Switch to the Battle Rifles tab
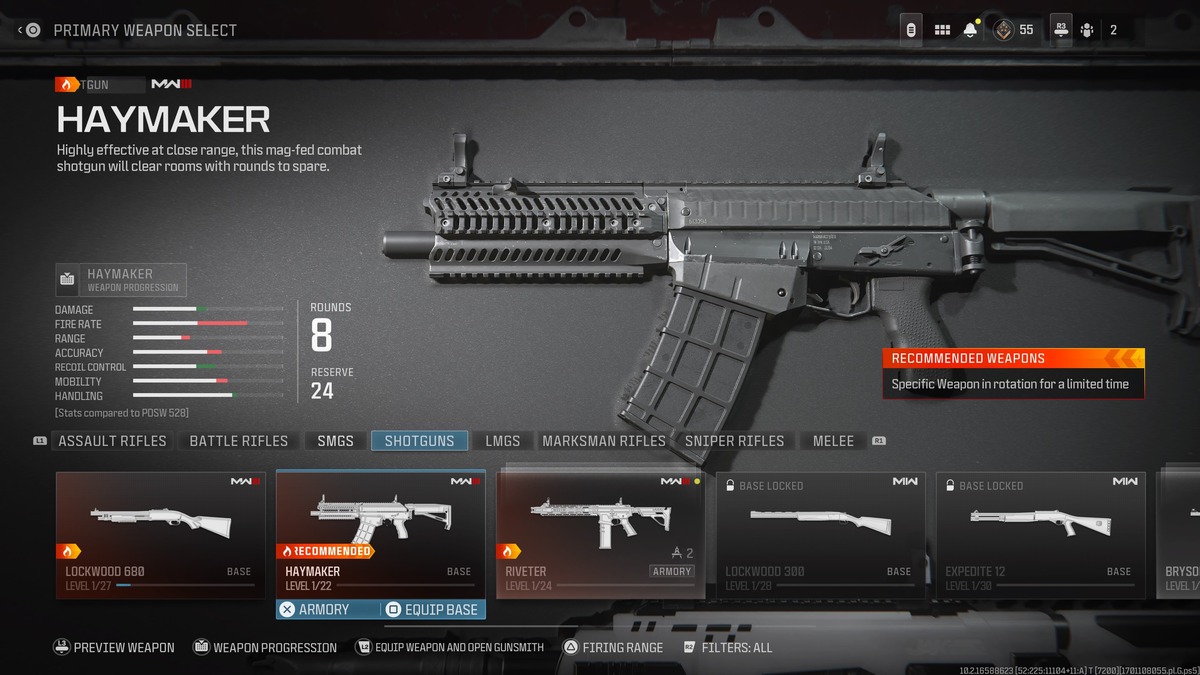 [238, 441]
